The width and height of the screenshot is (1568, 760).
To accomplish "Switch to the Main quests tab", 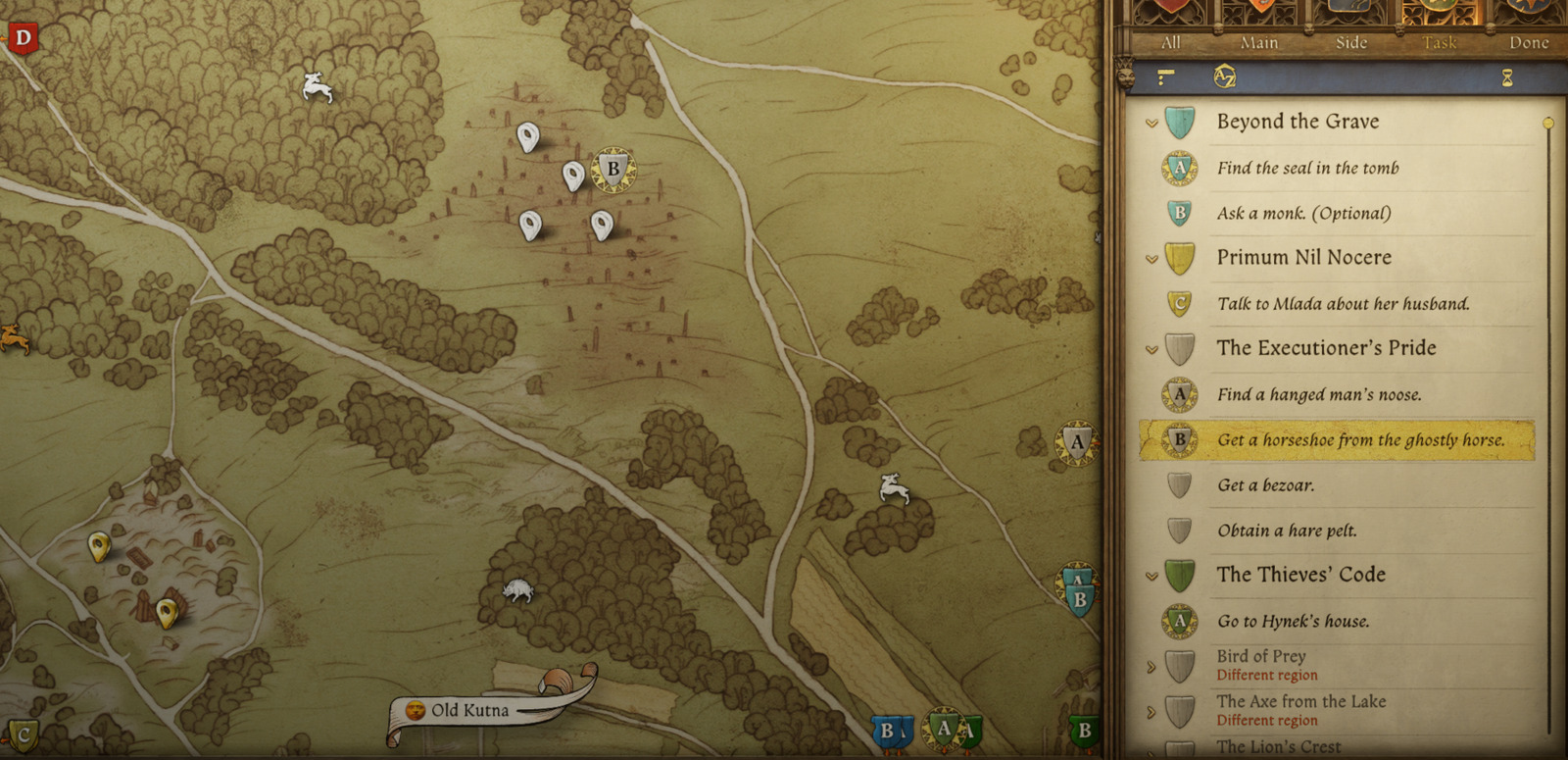I will point(1258,43).
